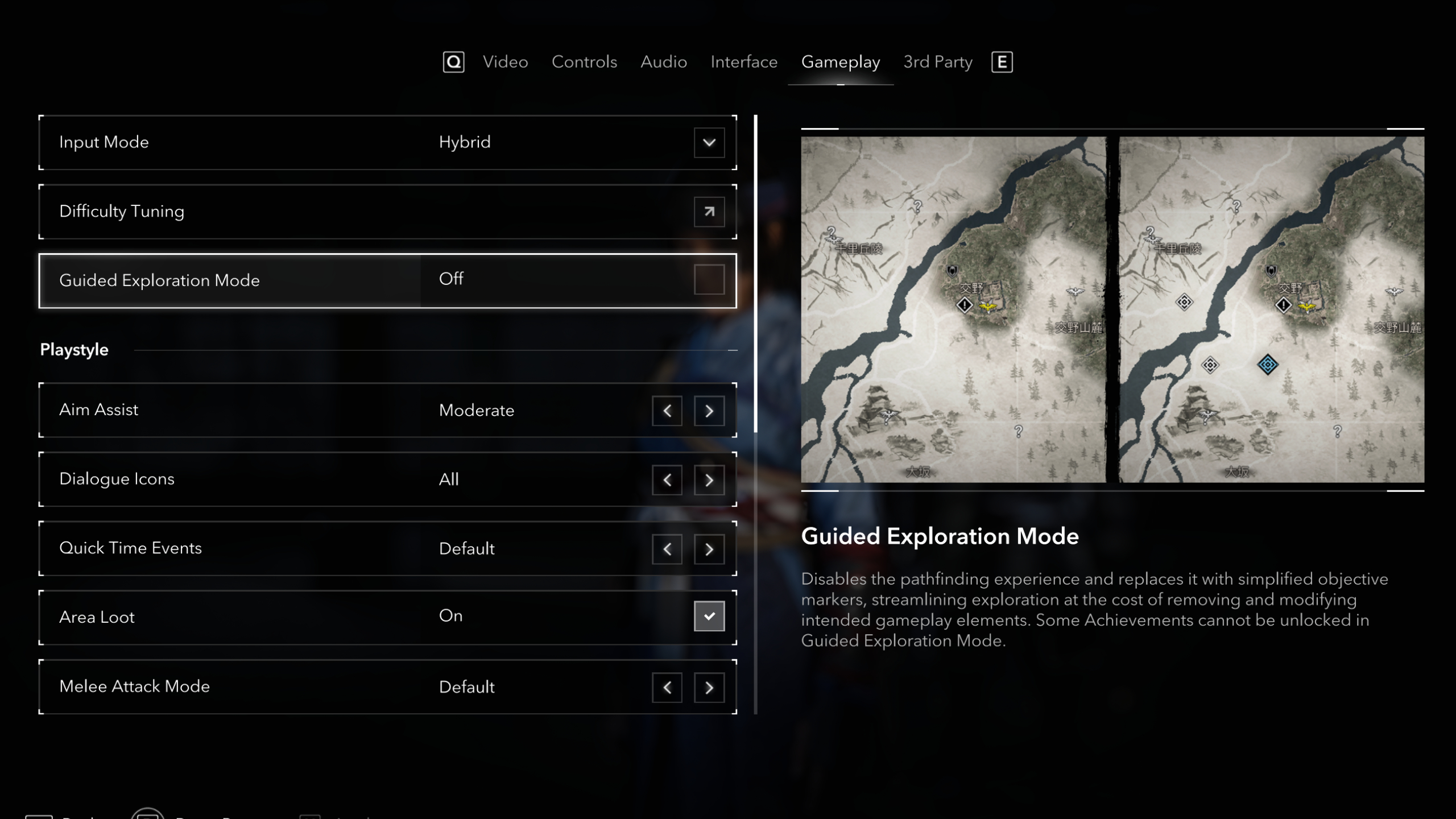Increase Aim Assist using the right arrow
Viewport: 1456px width, 819px height.
click(x=709, y=411)
